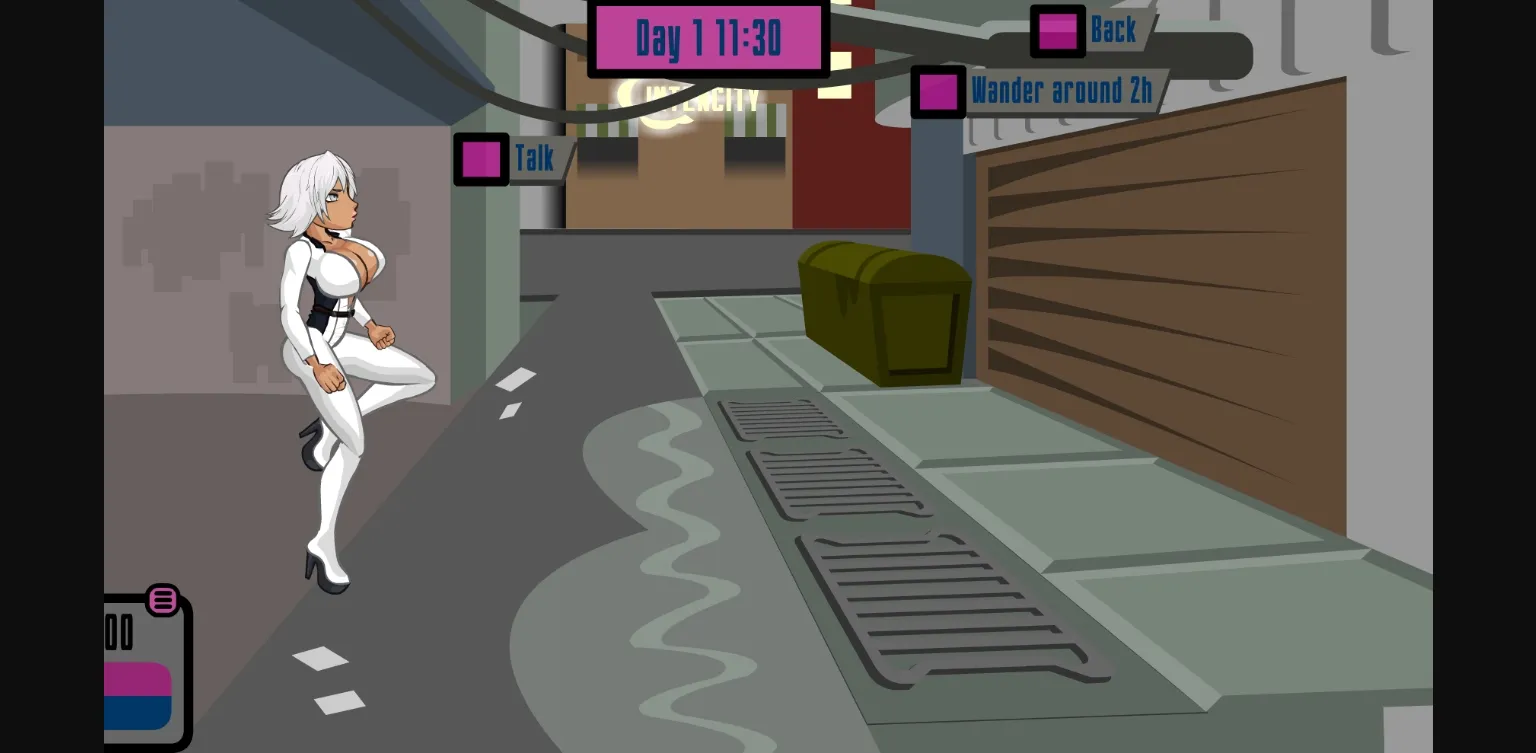This screenshot has height=753, width=1536.
Task: Click the pink square next to Talk
Action: tap(481, 159)
